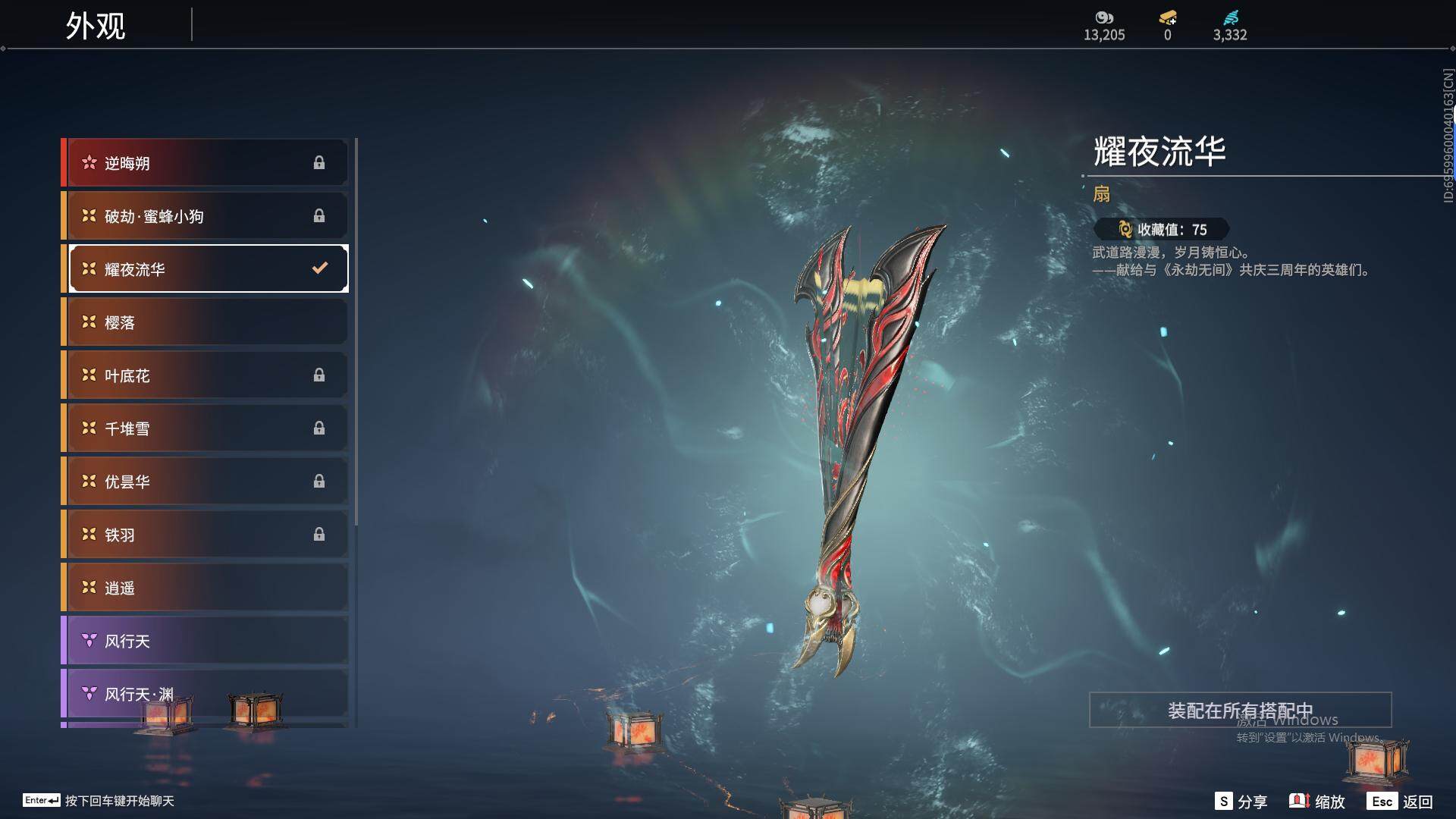Choose the 叶底花 skin row

[206, 375]
